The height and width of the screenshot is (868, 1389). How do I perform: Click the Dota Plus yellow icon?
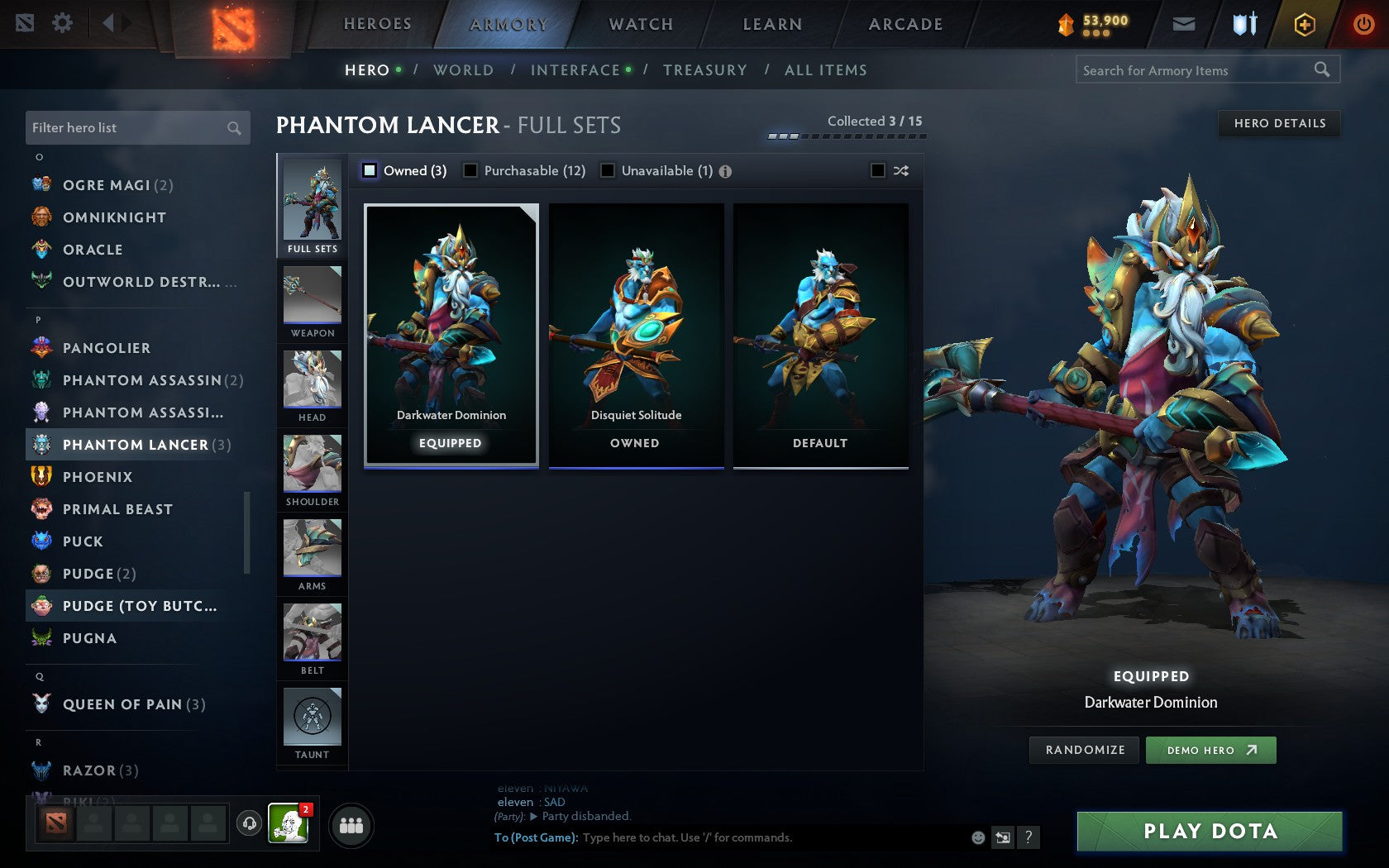(1304, 24)
